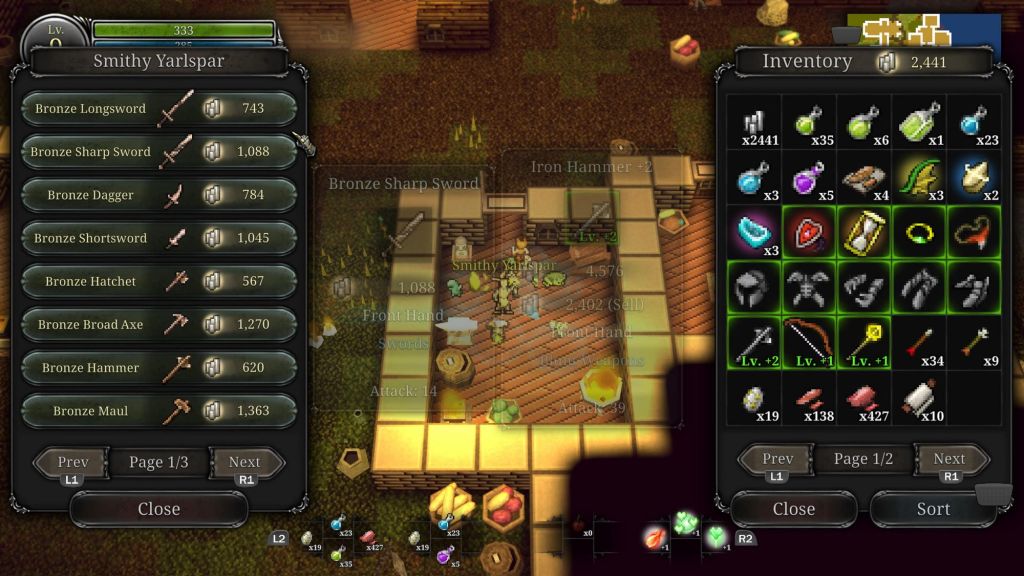The height and width of the screenshot is (576, 1024).
Task: Sort the inventory items
Action: click(932, 509)
